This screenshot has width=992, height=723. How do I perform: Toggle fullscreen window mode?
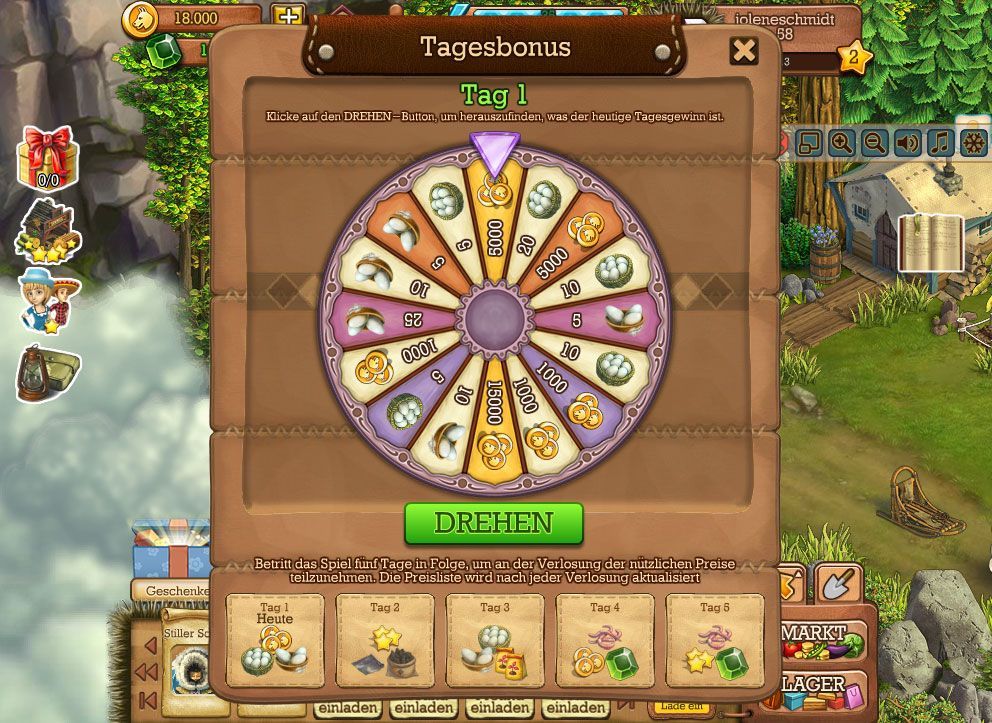pos(808,143)
